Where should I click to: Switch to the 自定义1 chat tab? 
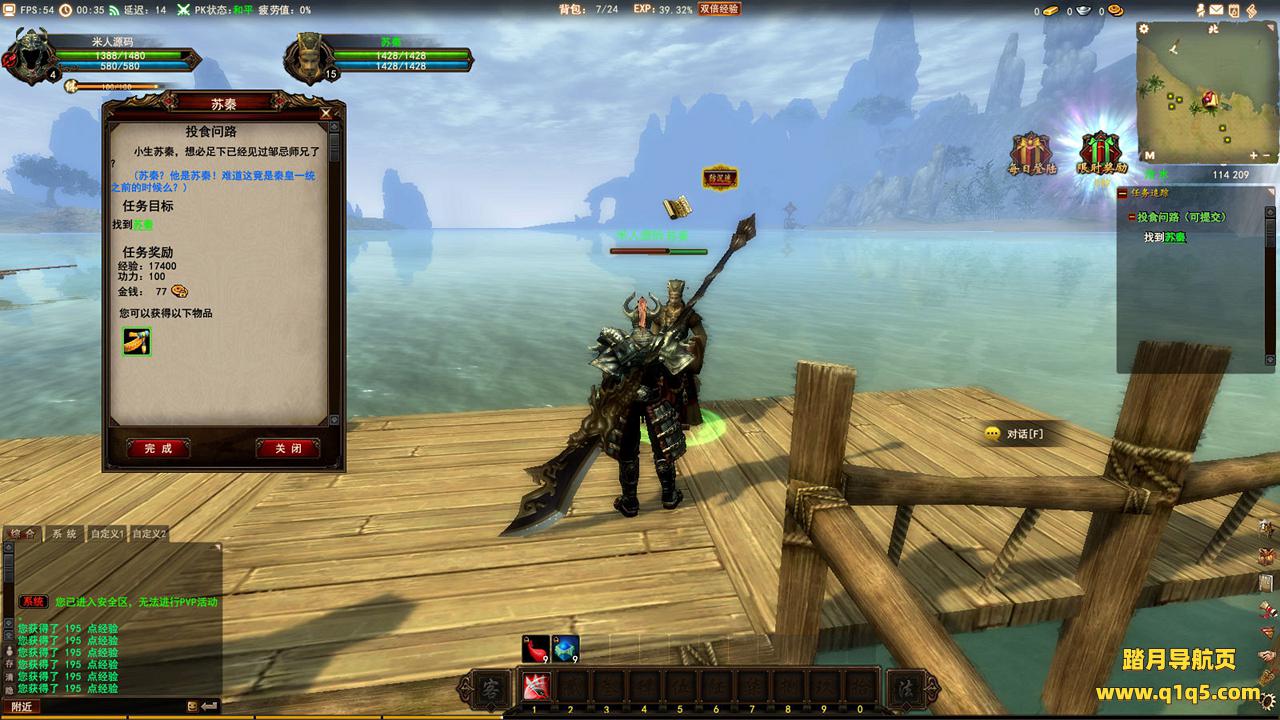[107, 534]
